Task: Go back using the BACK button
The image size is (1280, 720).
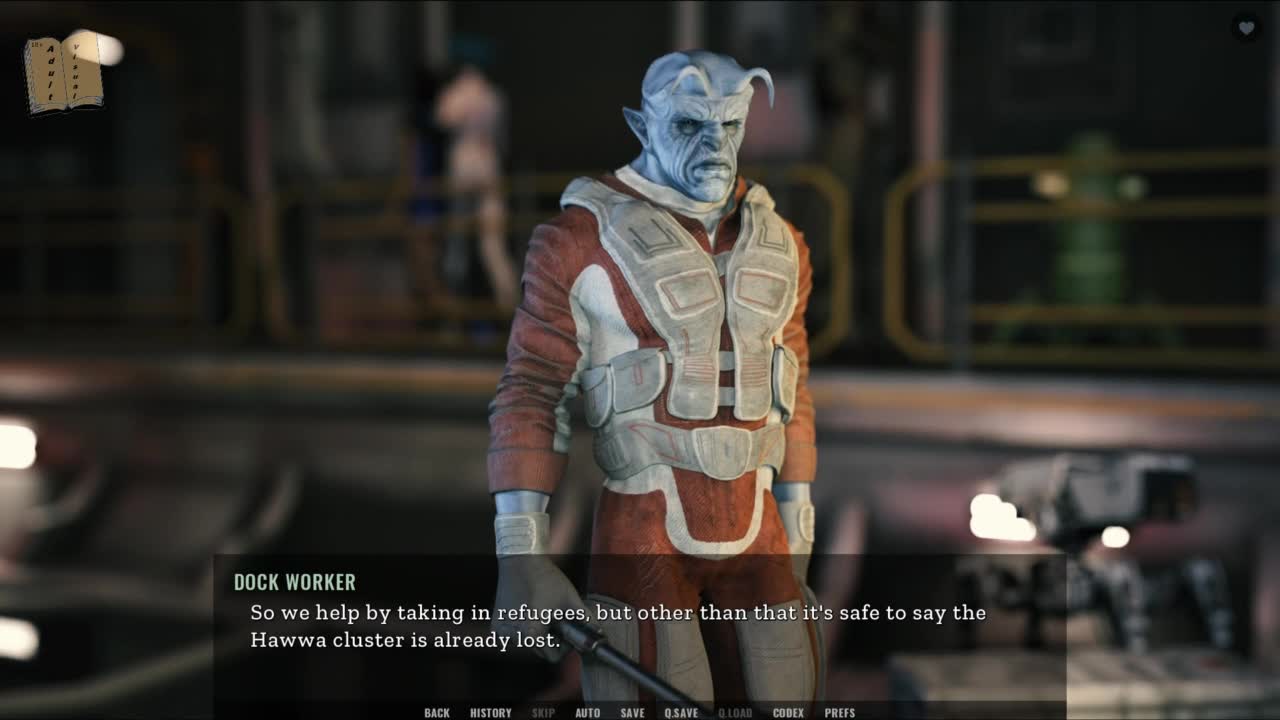Action: (x=437, y=712)
